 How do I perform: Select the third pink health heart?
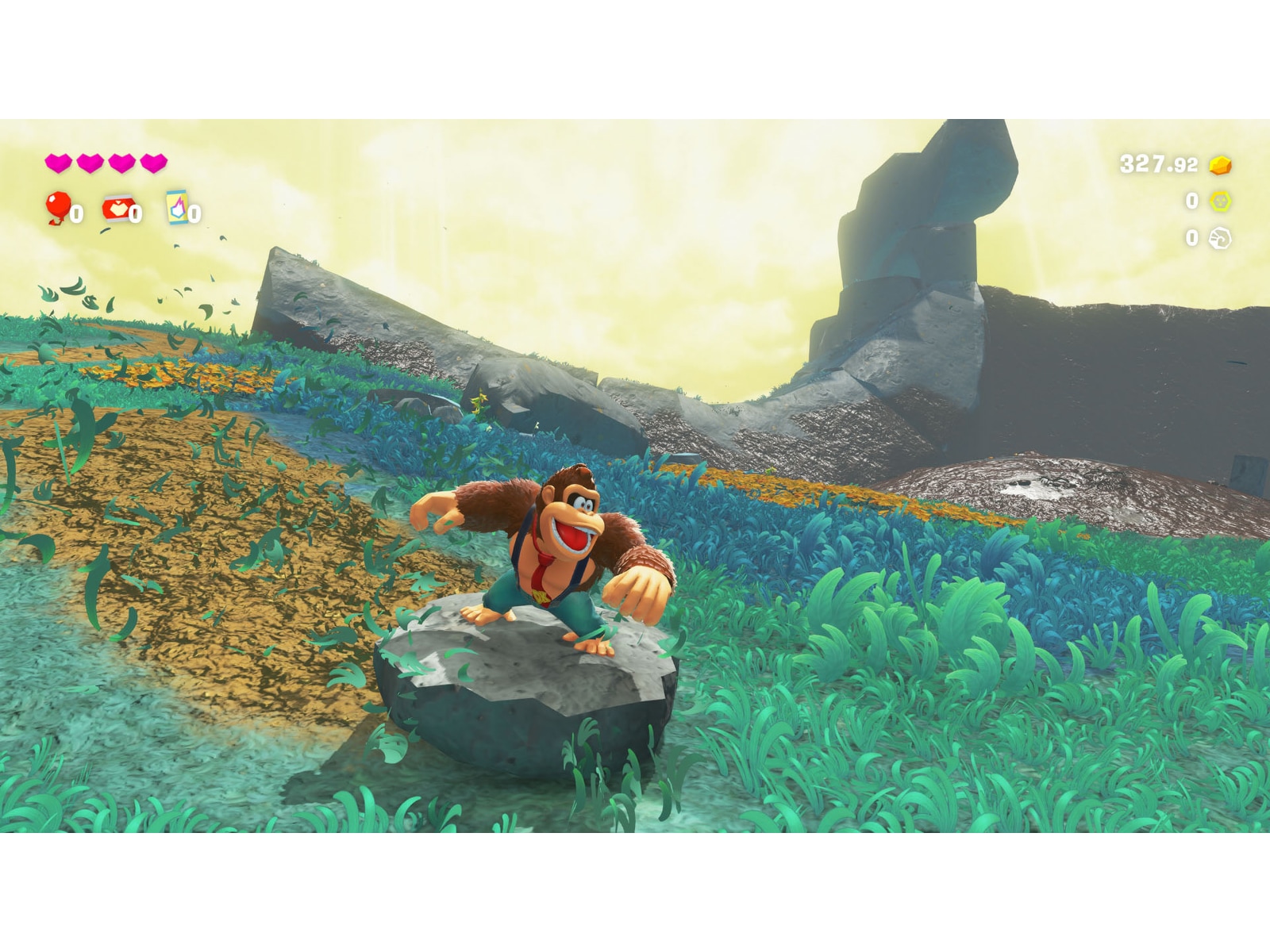tap(121, 162)
